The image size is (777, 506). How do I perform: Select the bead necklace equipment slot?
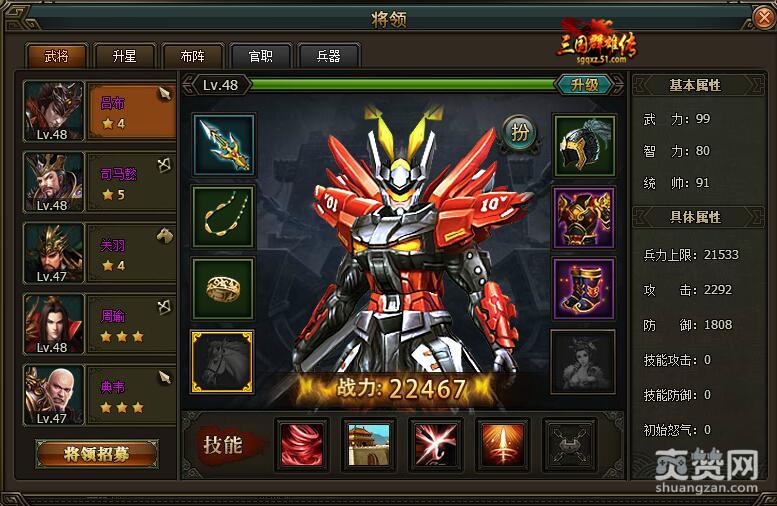click(x=223, y=215)
